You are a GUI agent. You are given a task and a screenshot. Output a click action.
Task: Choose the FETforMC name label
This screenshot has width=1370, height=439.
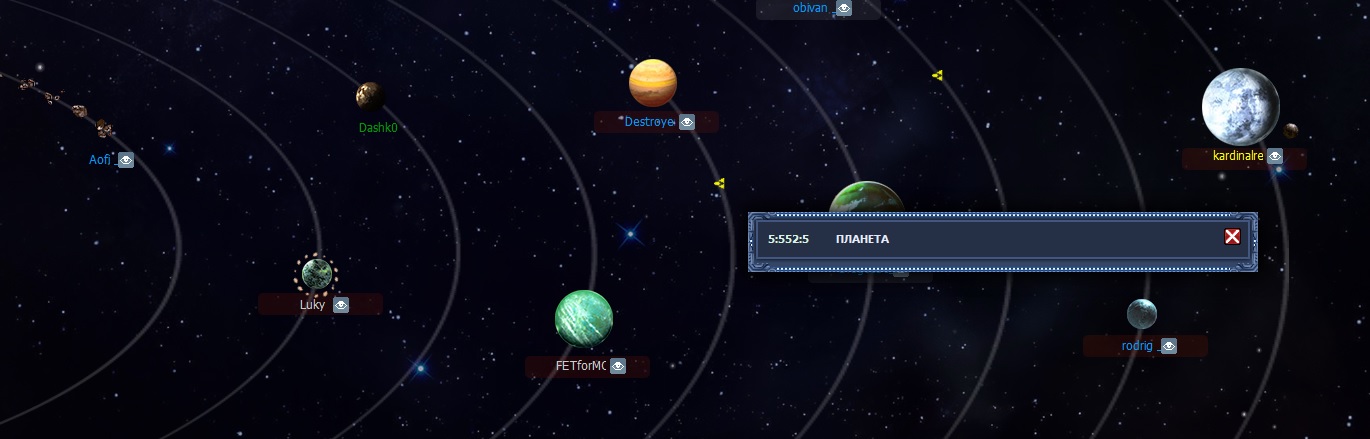coord(581,367)
